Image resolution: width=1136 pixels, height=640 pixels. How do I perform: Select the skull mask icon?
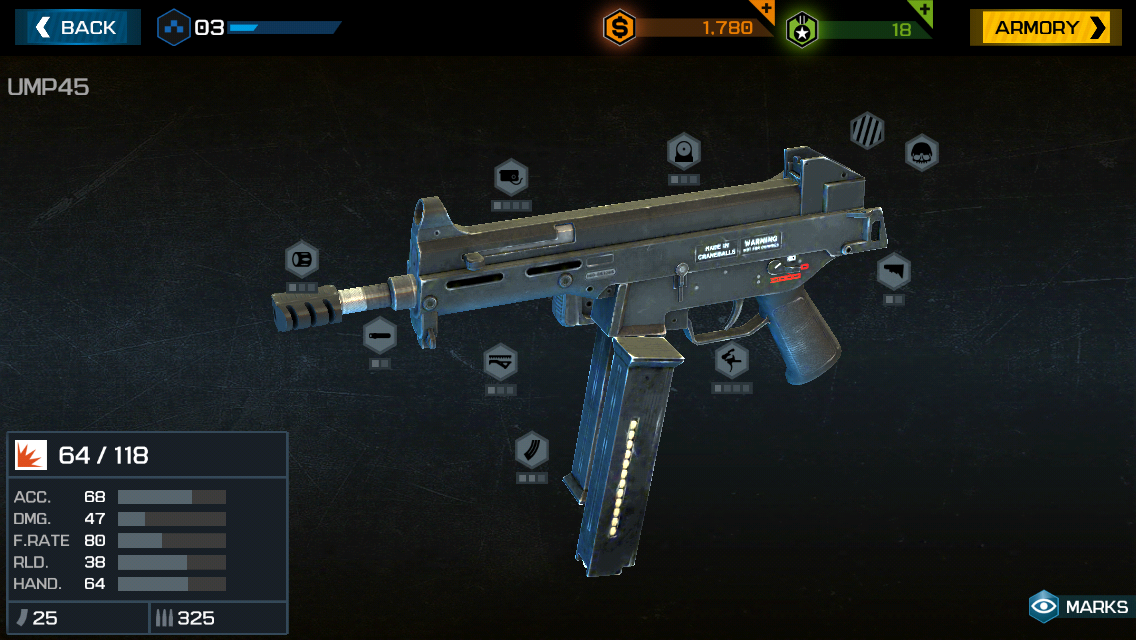pos(921,153)
